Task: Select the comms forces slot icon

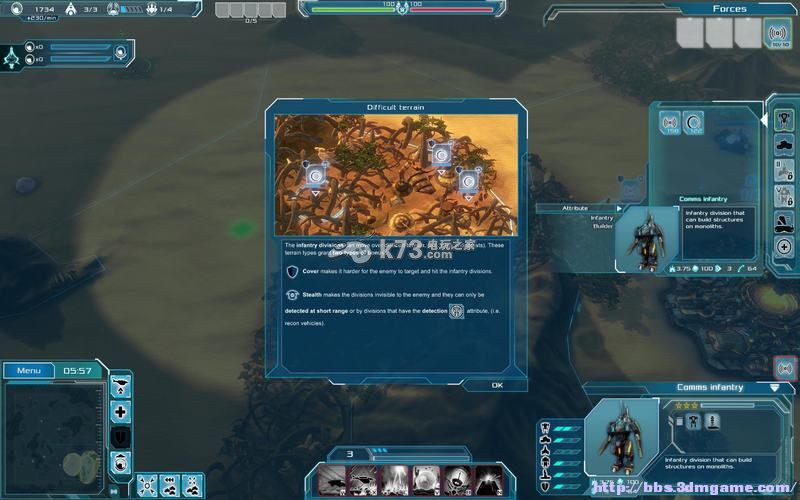Action: pos(776,33)
